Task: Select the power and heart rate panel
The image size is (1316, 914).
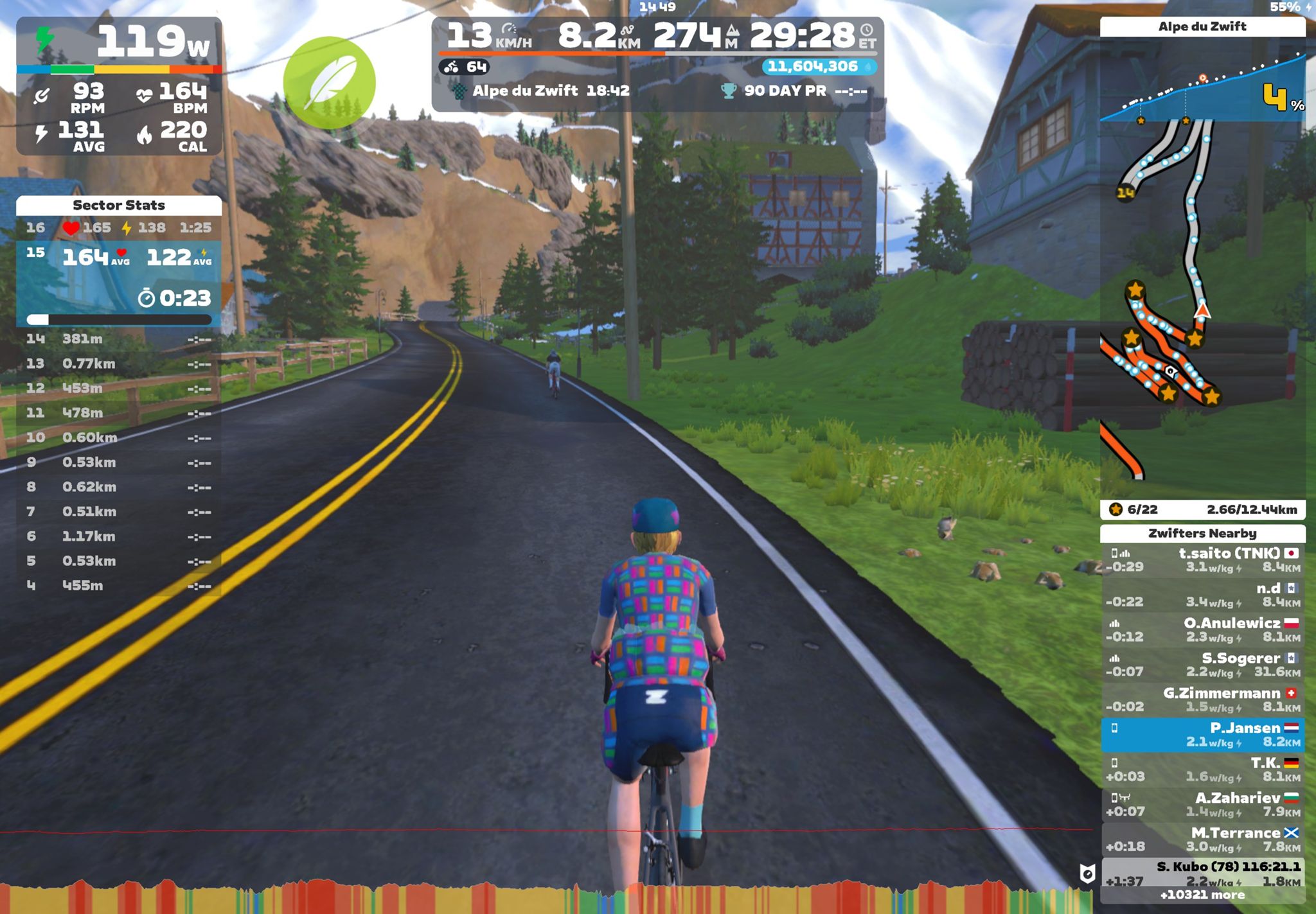Action: pos(119,87)
